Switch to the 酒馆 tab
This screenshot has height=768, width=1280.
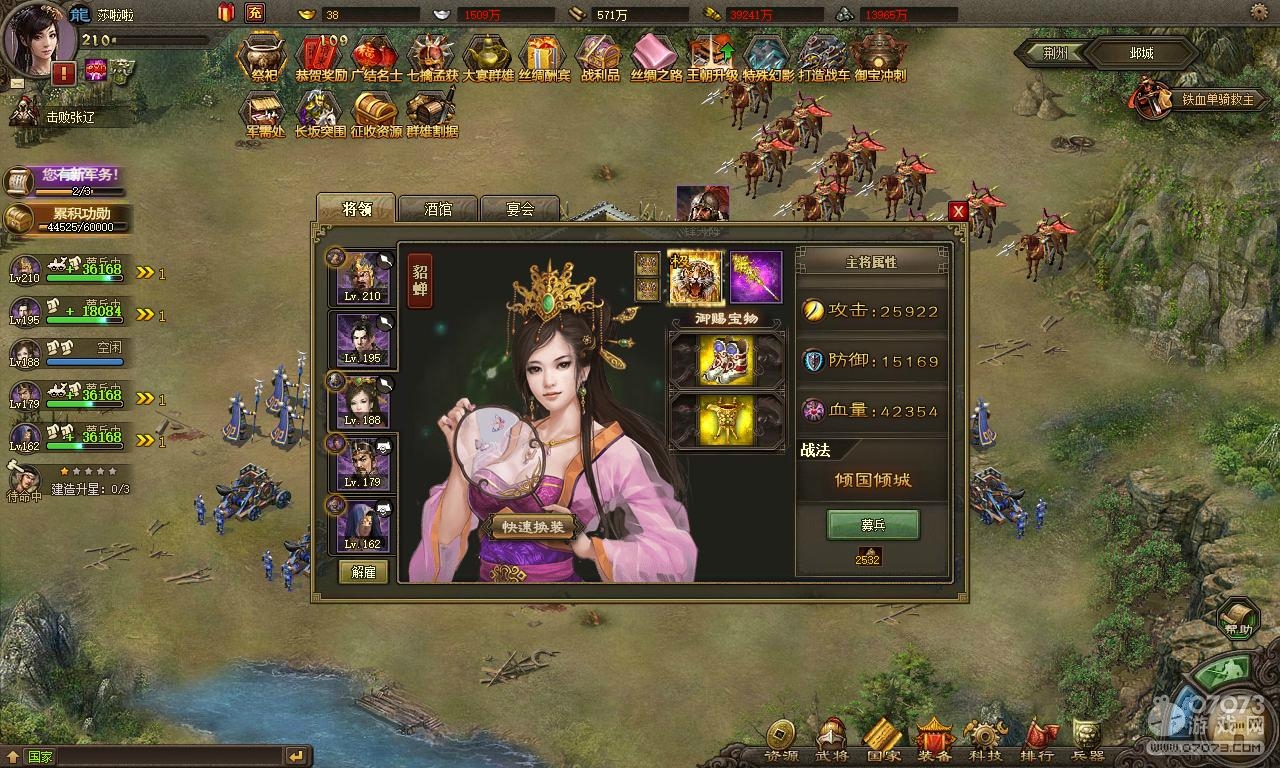[x=438, y=209]
